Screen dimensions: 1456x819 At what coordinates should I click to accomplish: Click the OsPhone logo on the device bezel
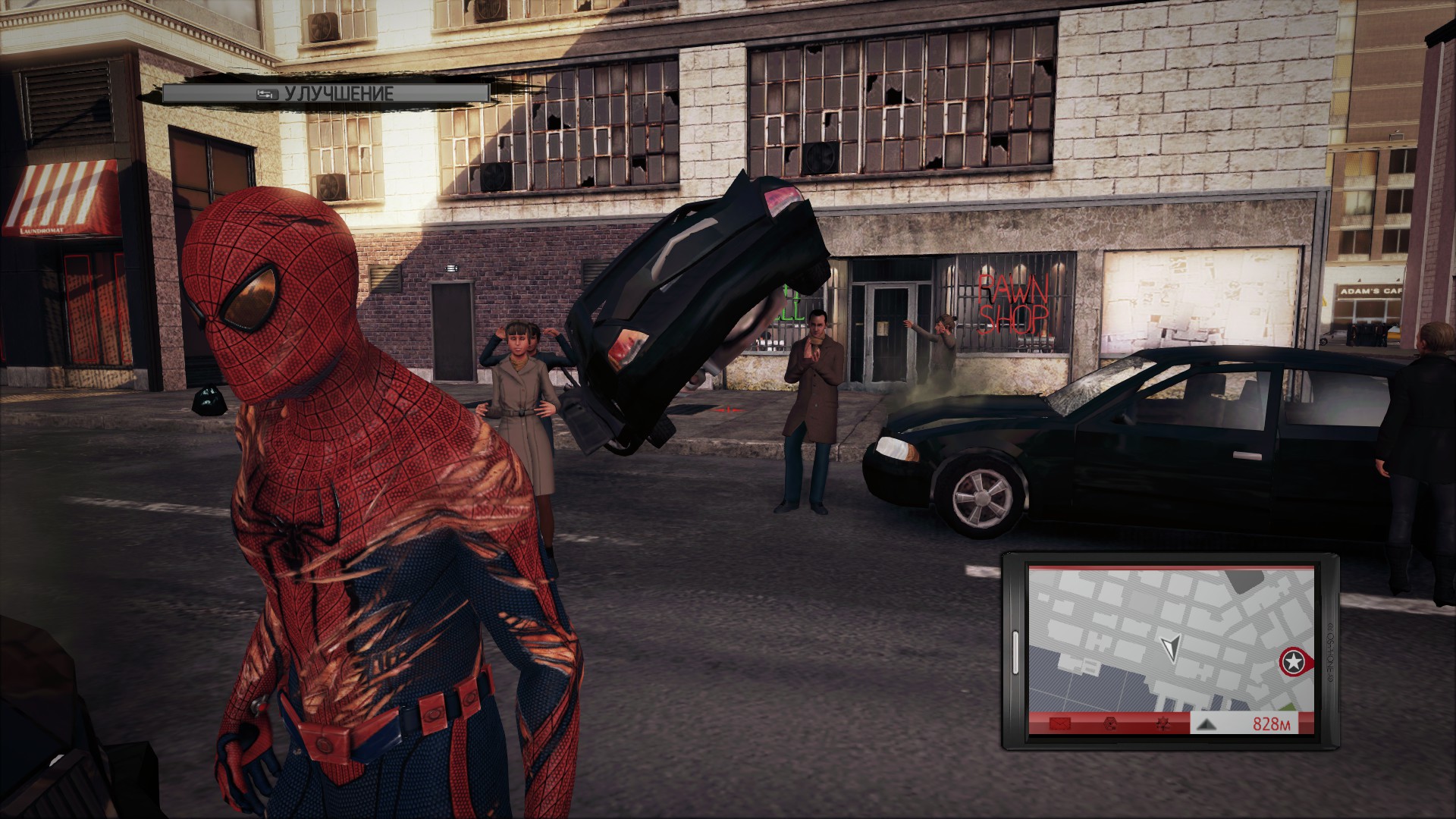(x=1329, y=652)
